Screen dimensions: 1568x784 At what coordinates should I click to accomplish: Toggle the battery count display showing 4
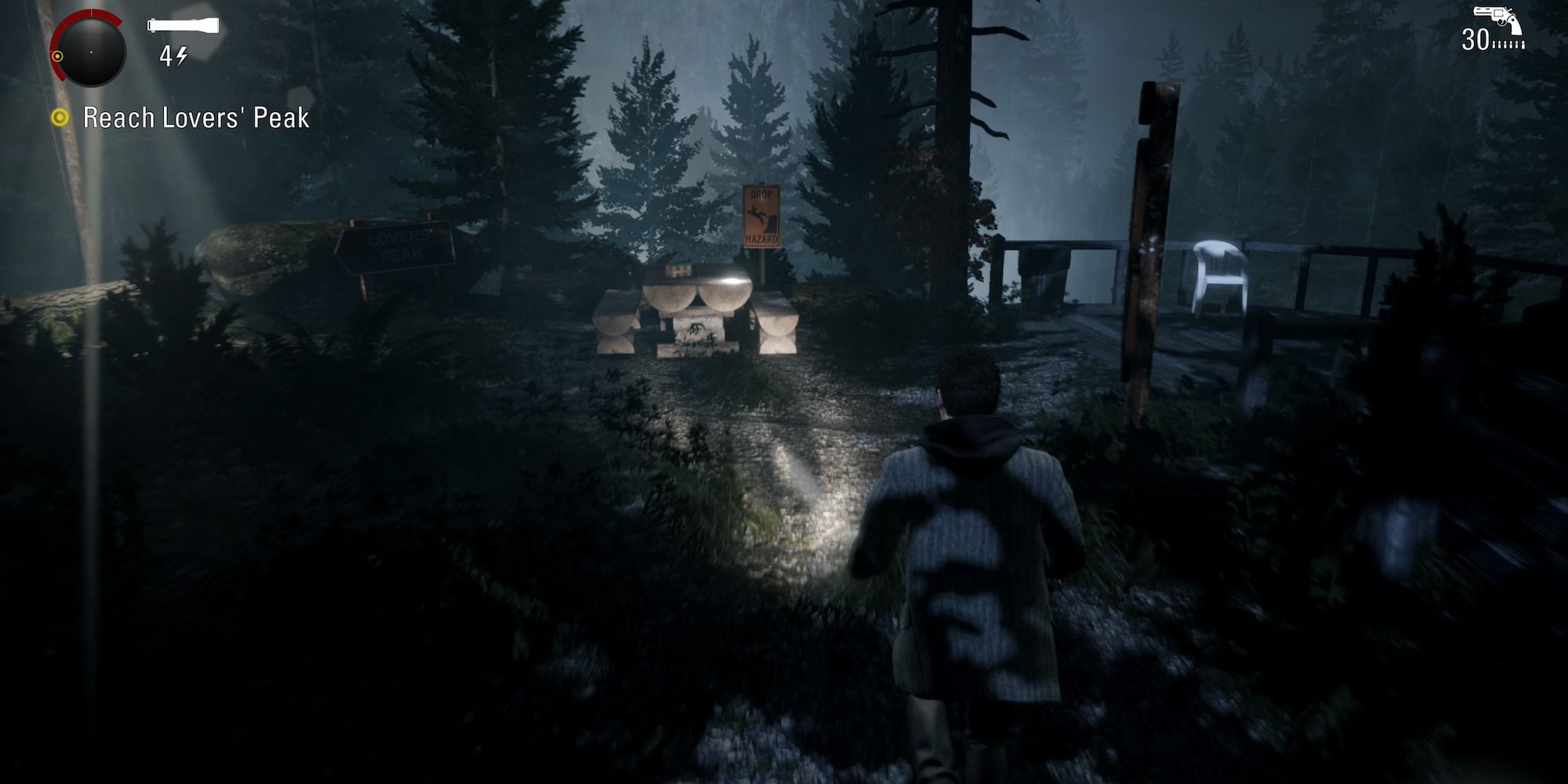click(166, 56)
